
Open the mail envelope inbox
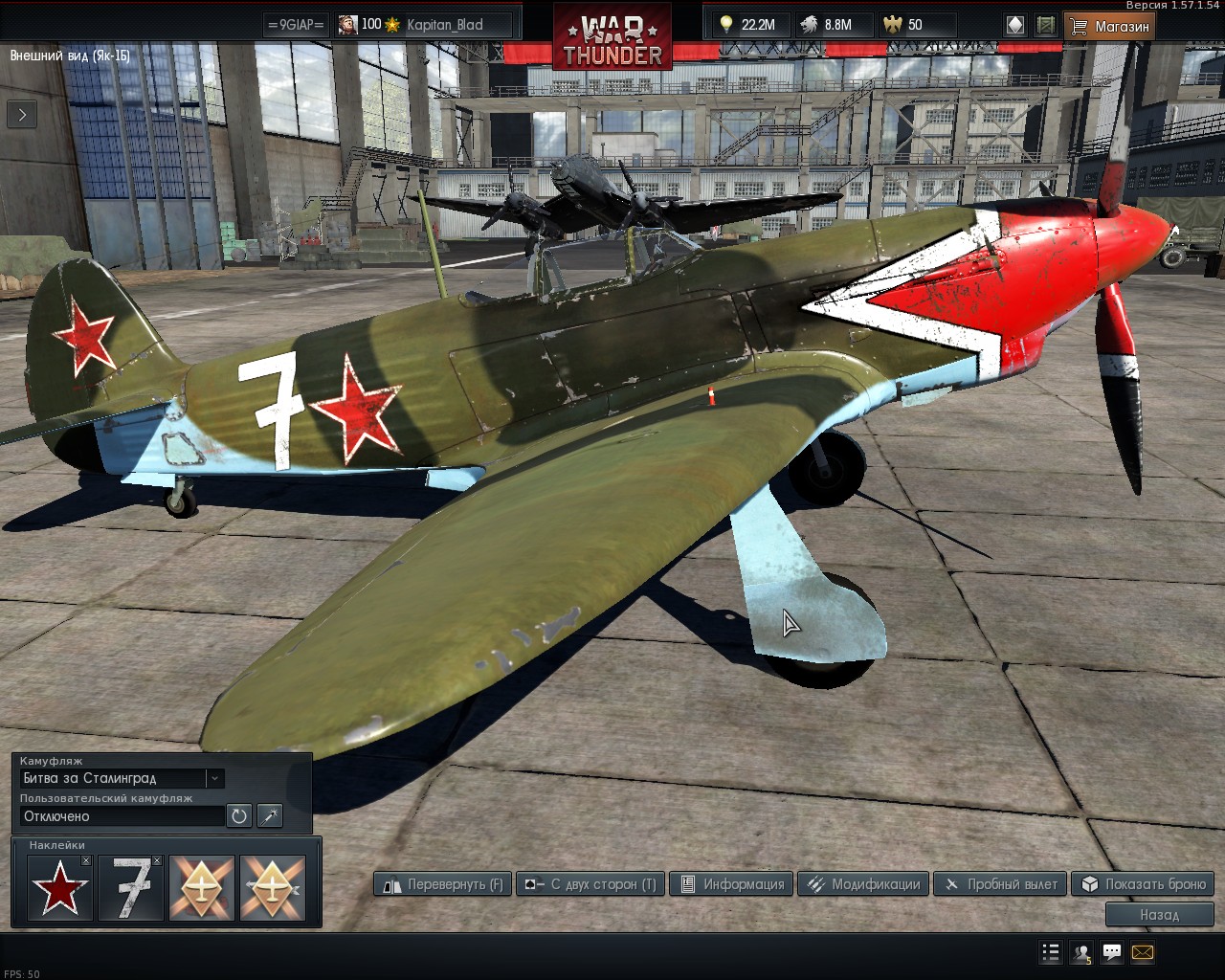pyautogui.click(x=1143, y=952)
